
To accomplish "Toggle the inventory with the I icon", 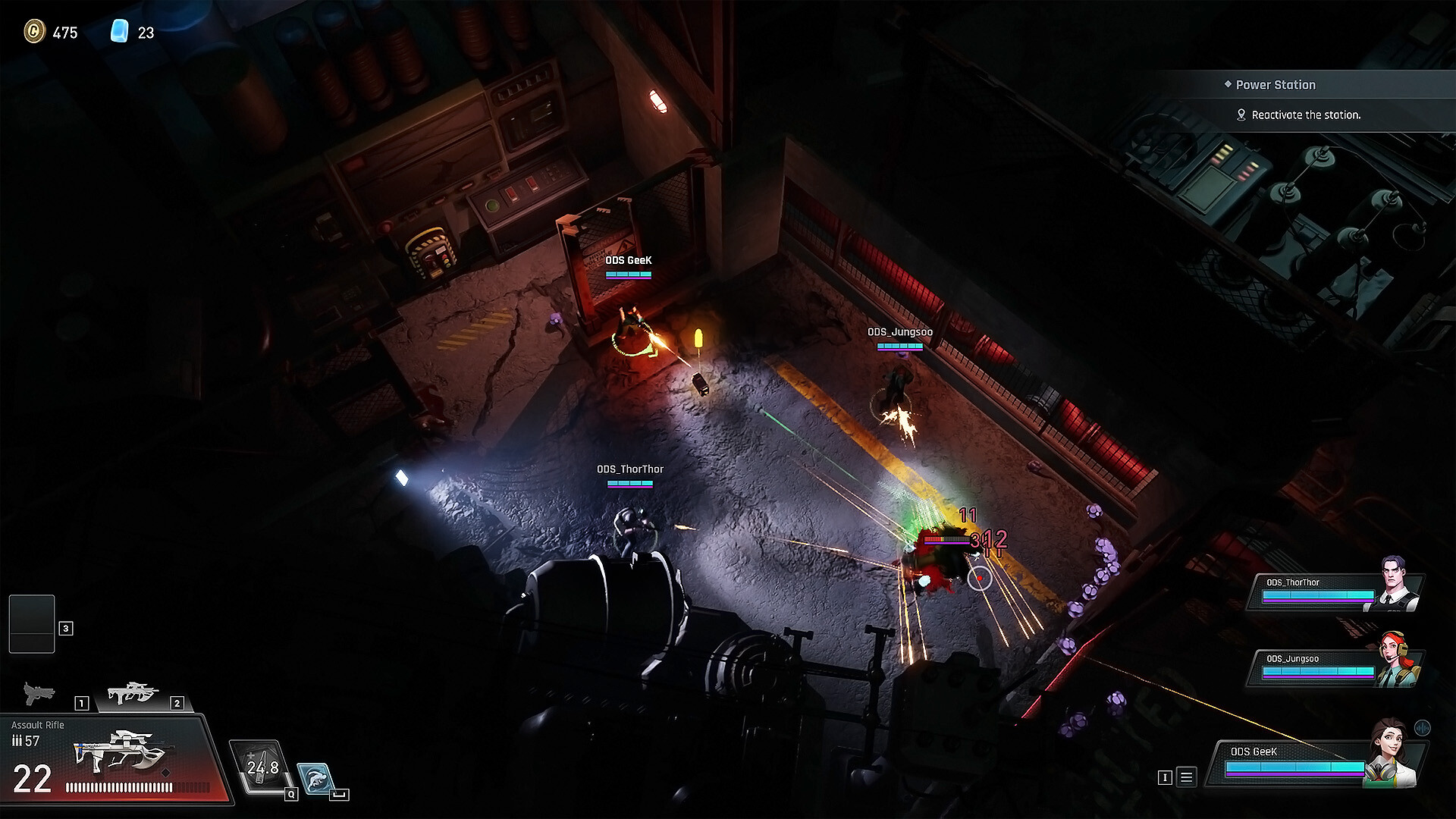I will pyautogui.click(x=1166, y=777).
